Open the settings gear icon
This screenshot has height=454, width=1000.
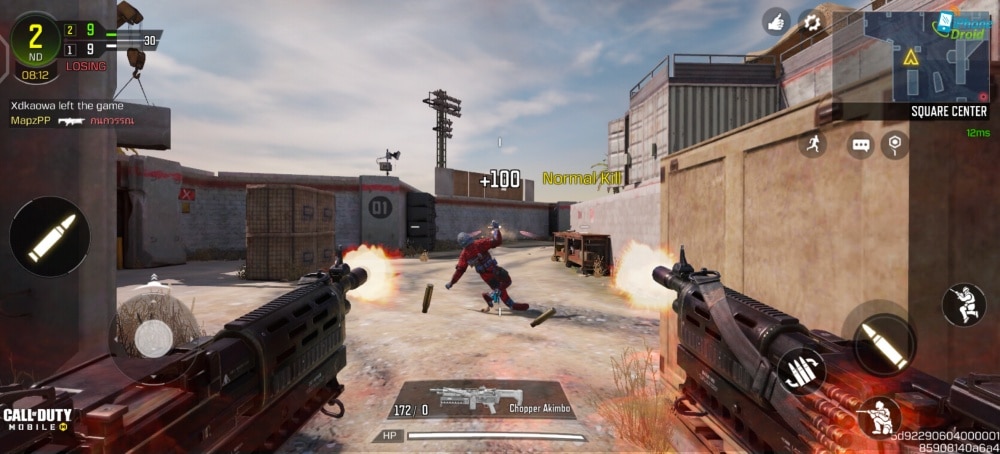tap(811, 22)
